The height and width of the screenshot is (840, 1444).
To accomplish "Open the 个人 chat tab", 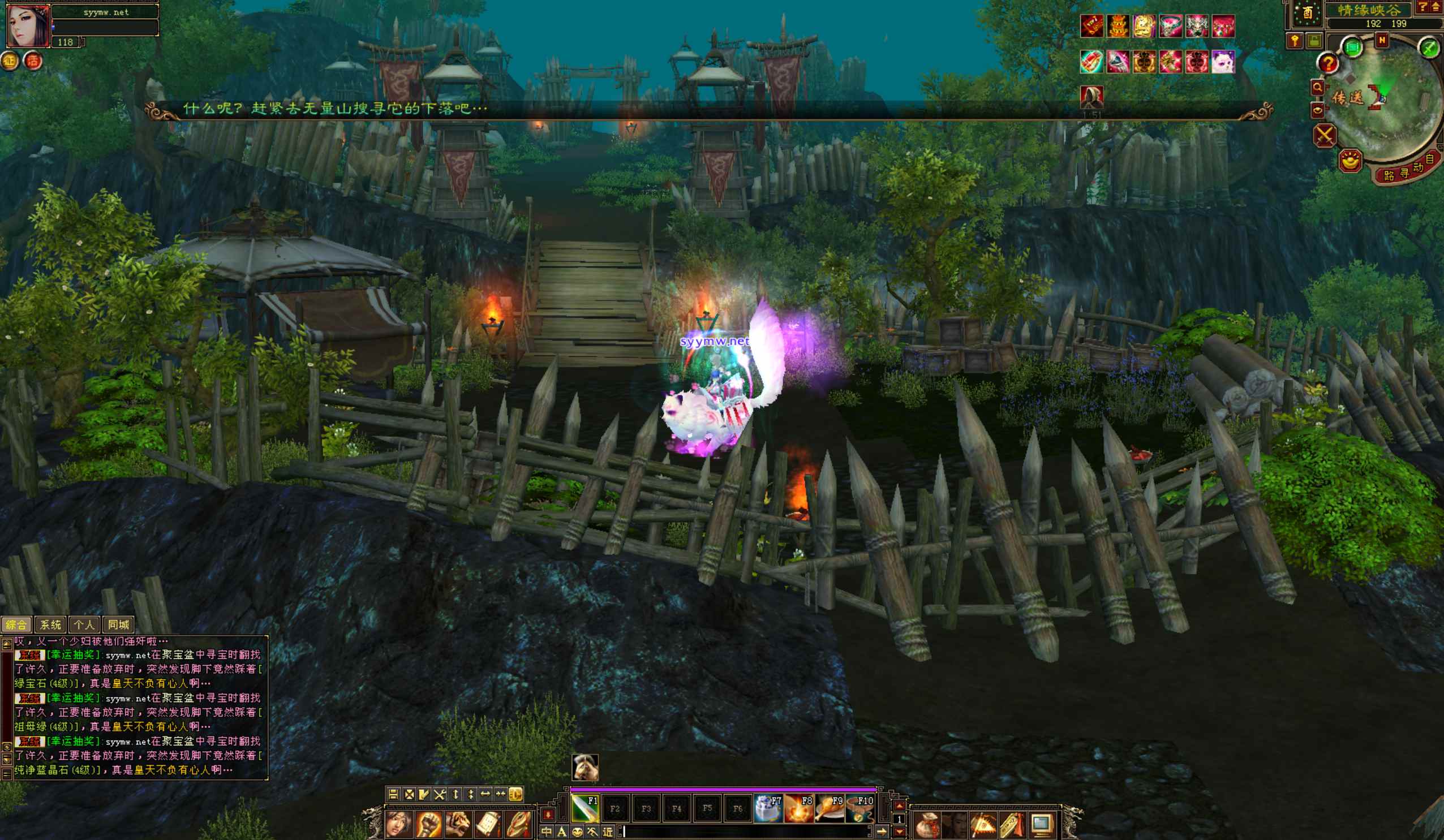I will coord(84,625).
